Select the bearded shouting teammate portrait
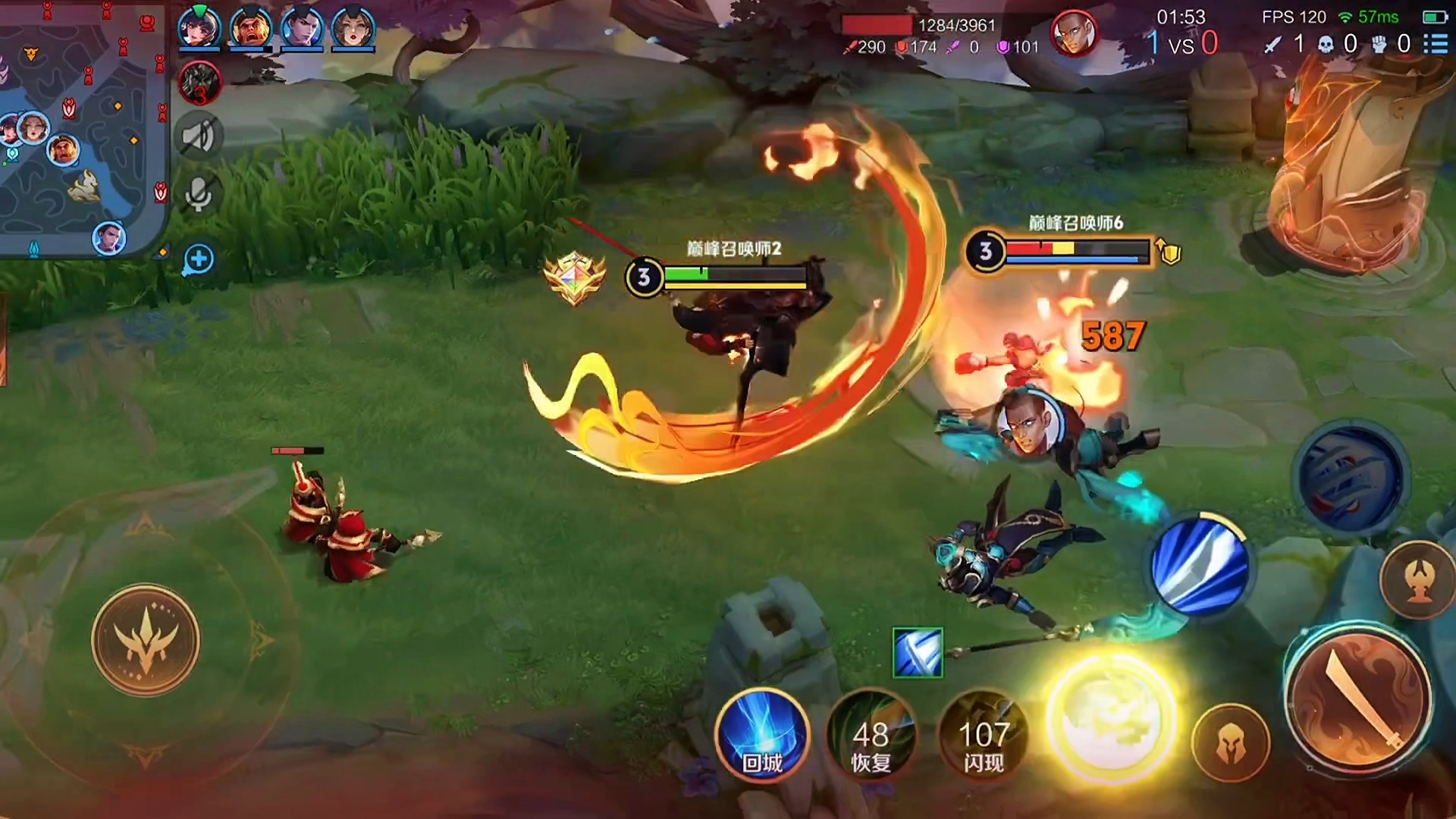Viewport: 1456px width, 819px height. pyautogui.click(x=251, y=27)
